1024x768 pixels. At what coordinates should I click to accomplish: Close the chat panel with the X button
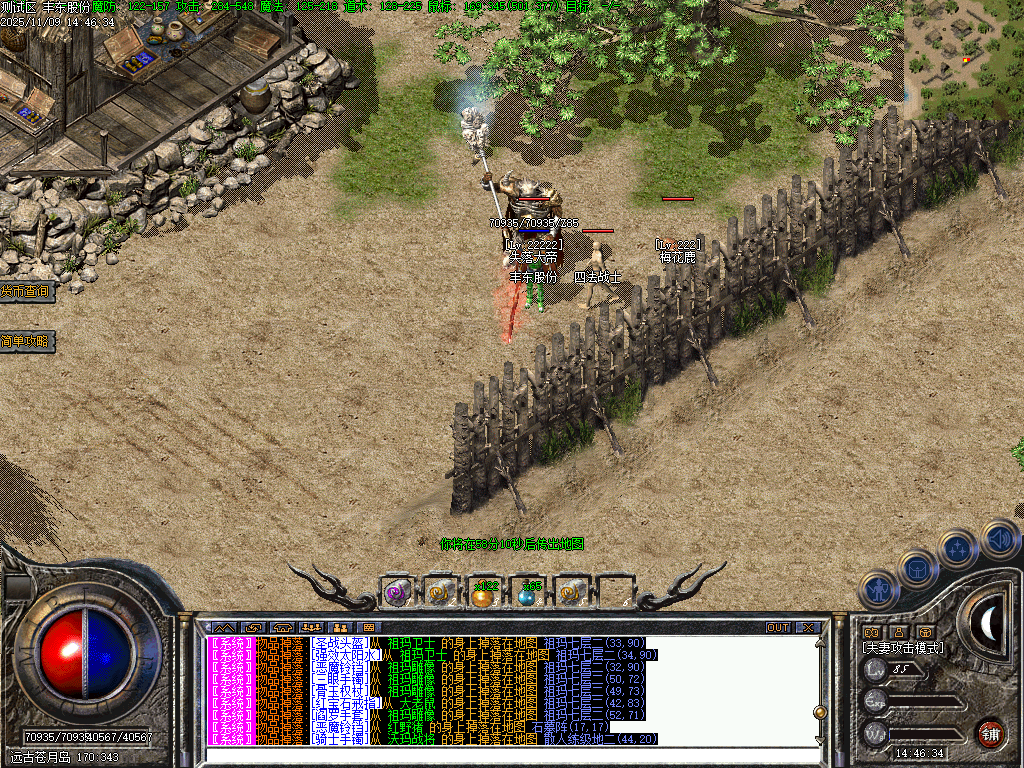tap(807, 627)
